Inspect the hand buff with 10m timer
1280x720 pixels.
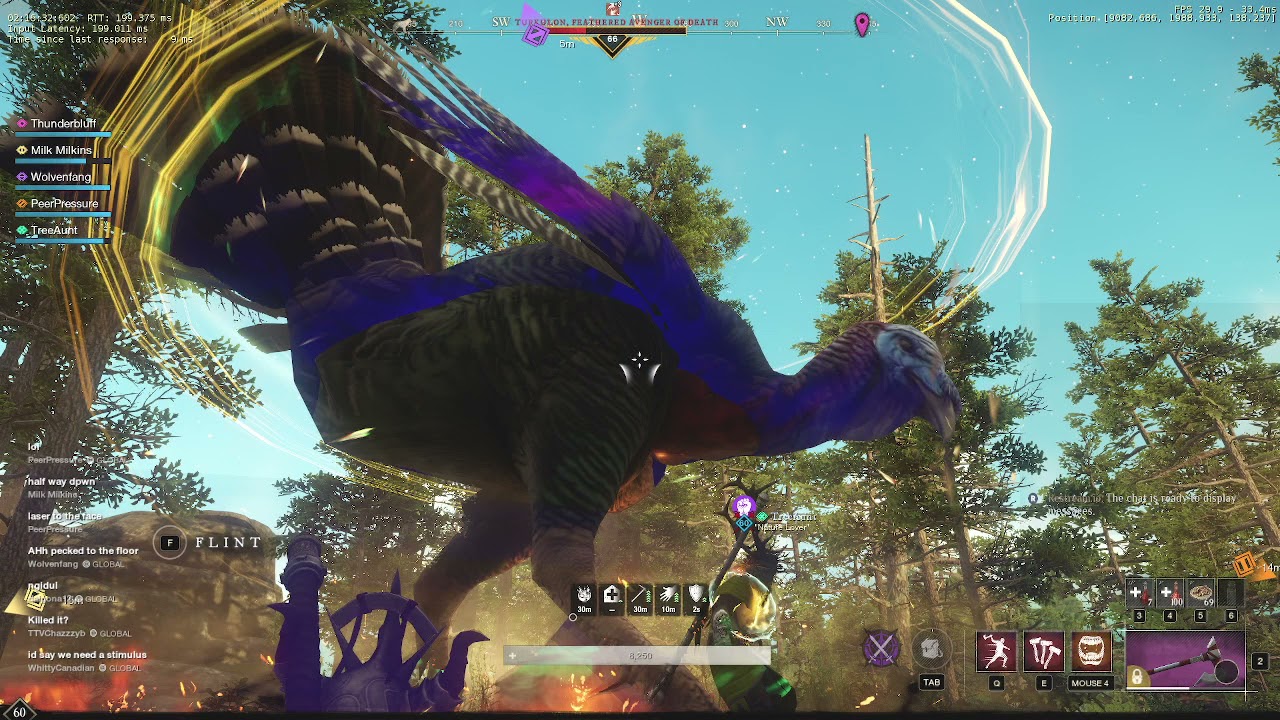(668, 596)
